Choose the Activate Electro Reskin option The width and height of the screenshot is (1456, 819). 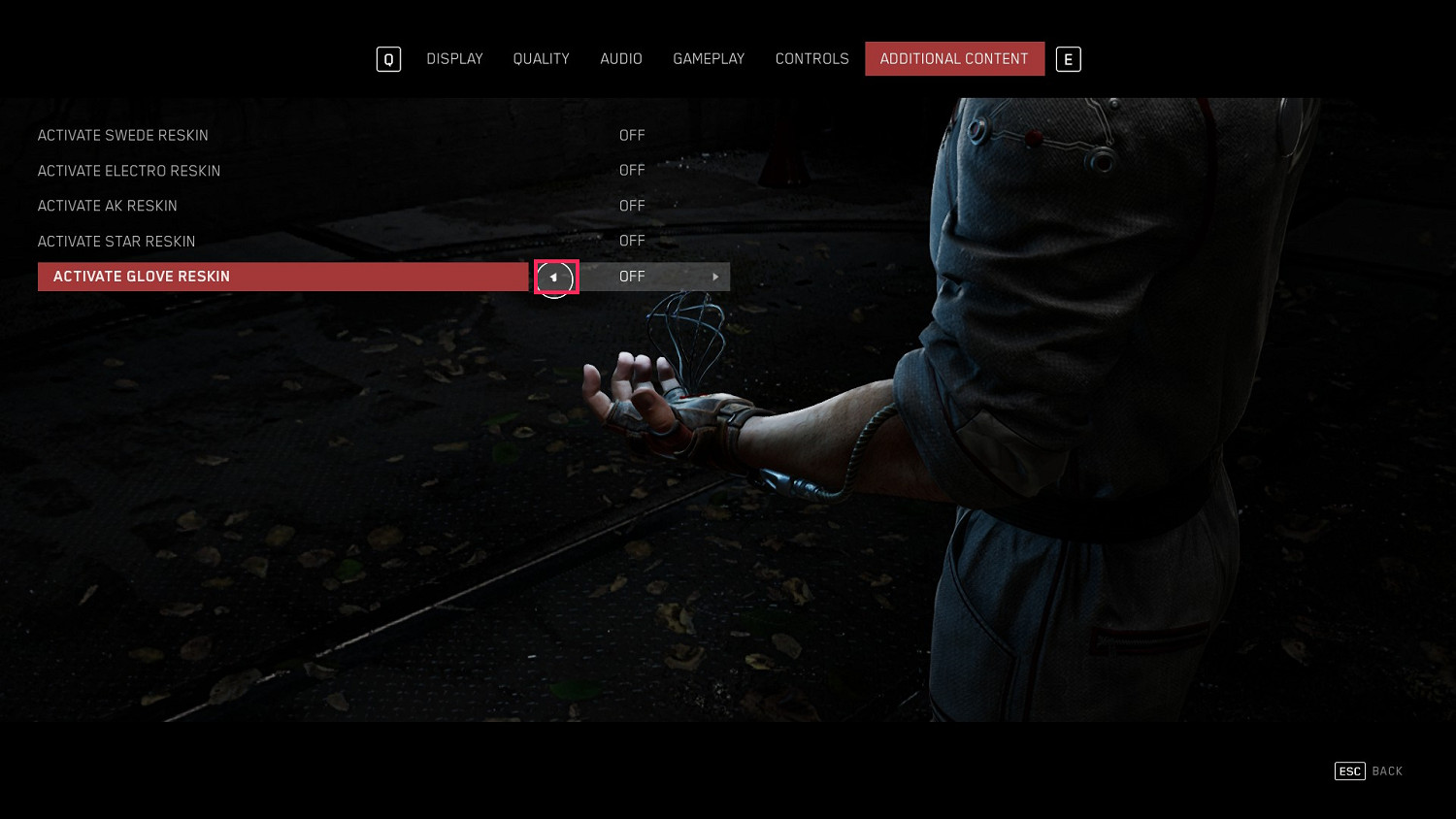tap(129, 171)
